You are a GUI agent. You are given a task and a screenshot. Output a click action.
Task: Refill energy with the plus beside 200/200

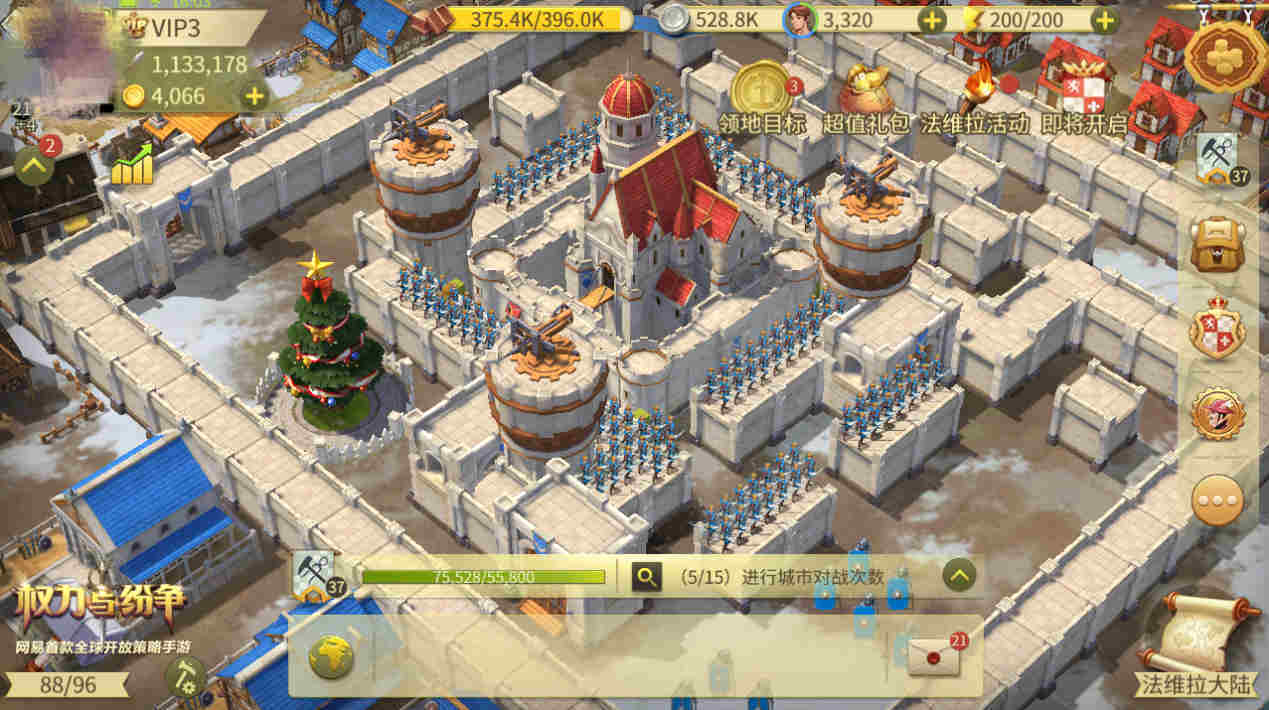(x=1104, y=19)
